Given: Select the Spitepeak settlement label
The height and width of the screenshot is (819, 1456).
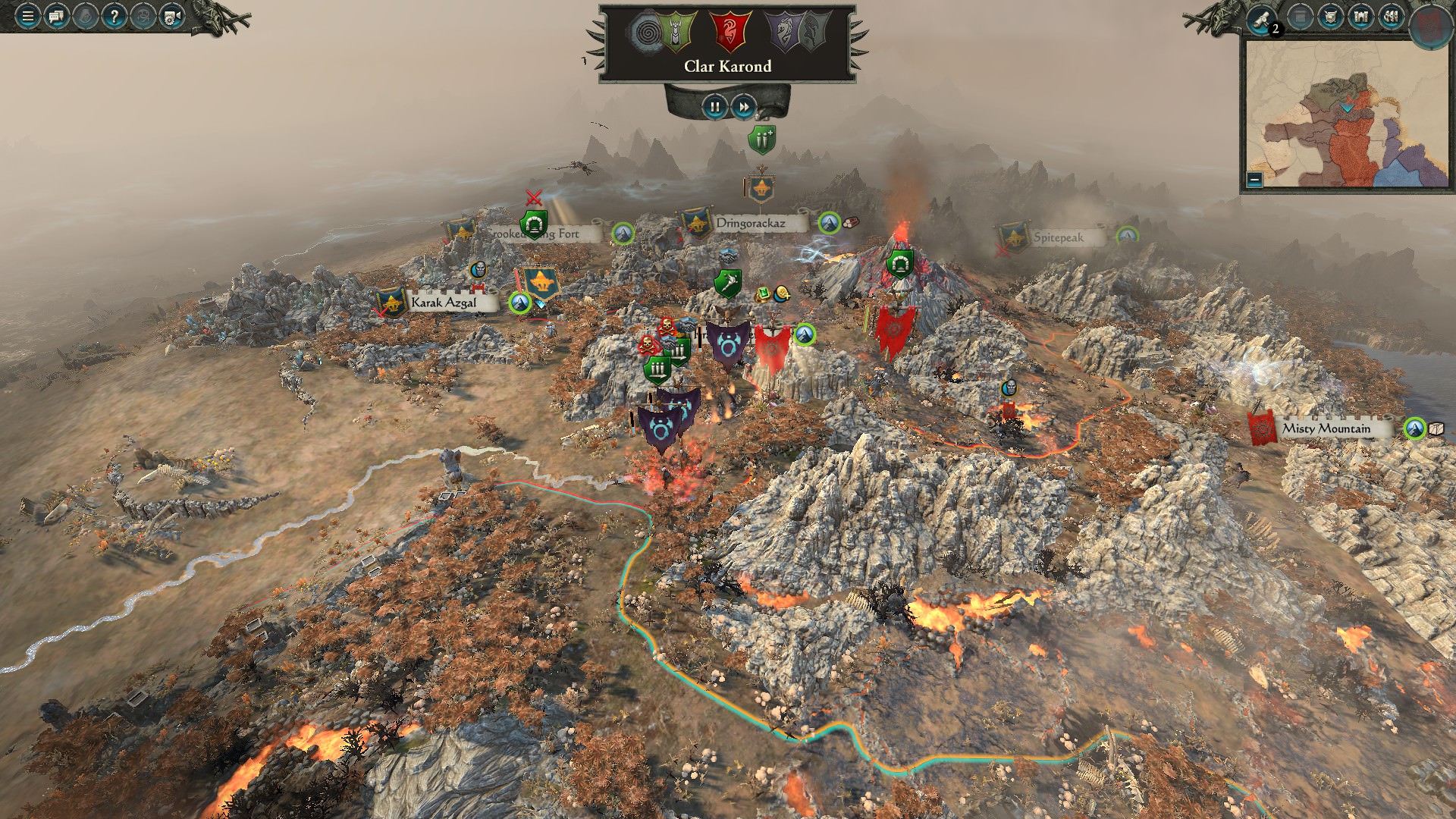Looking at the screenshot, I should pyautogui.click(x=1058, y=237).
